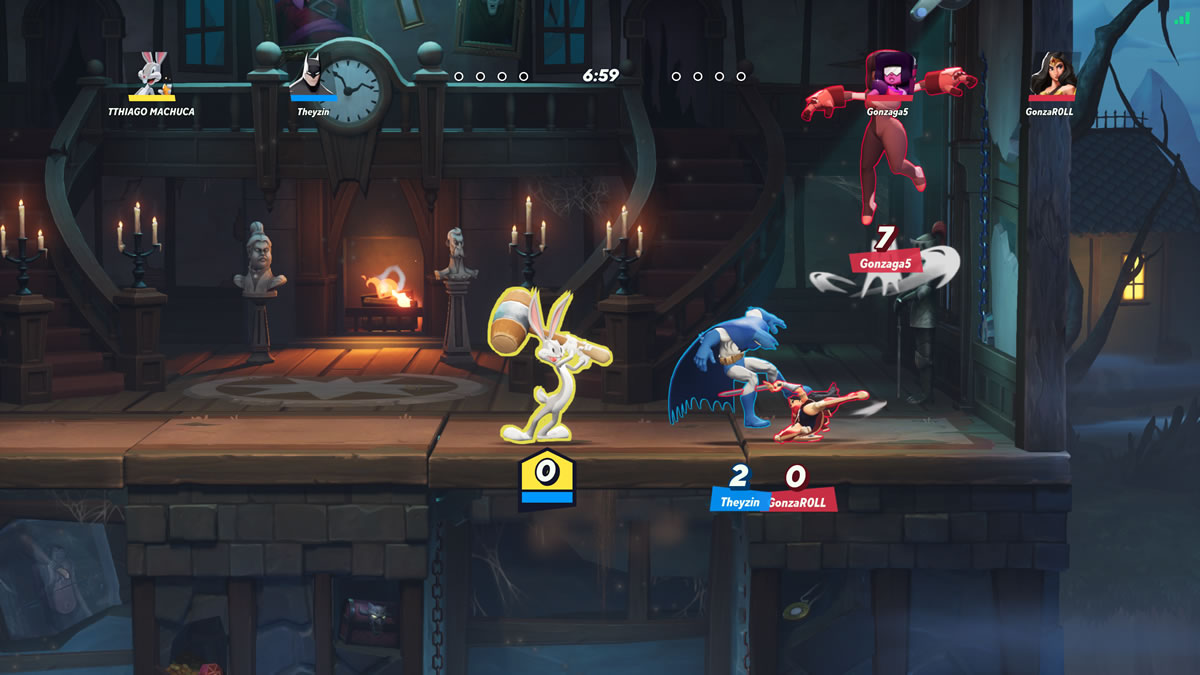Select Bugs Bunny portrait of TTHIAGO MACHUCA
The width and height of the screenshot is (1200, 675).
[x=152, y=72]
